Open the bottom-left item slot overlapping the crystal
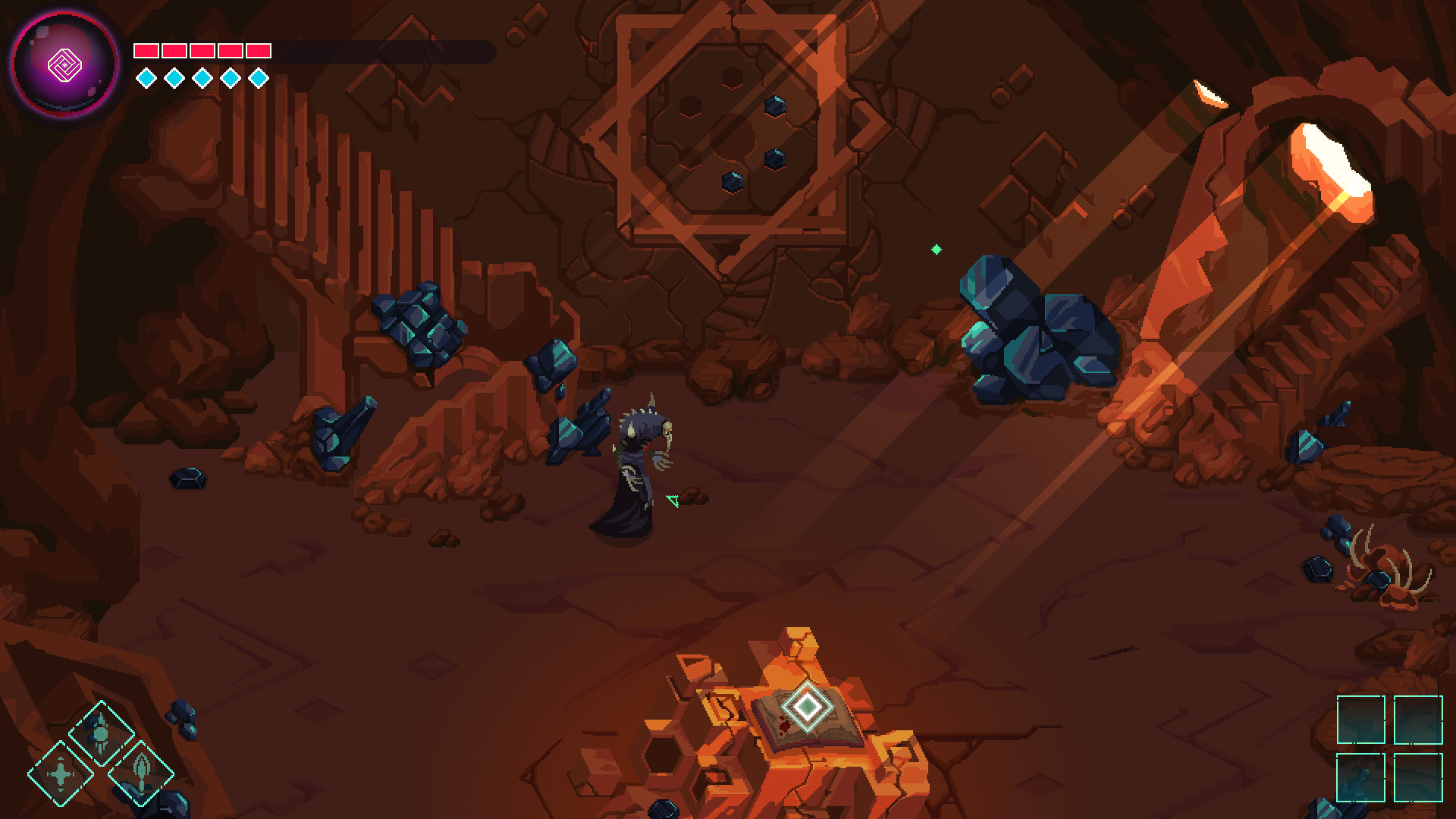This screenshot has height=819, width=1456. (1361, 777)
